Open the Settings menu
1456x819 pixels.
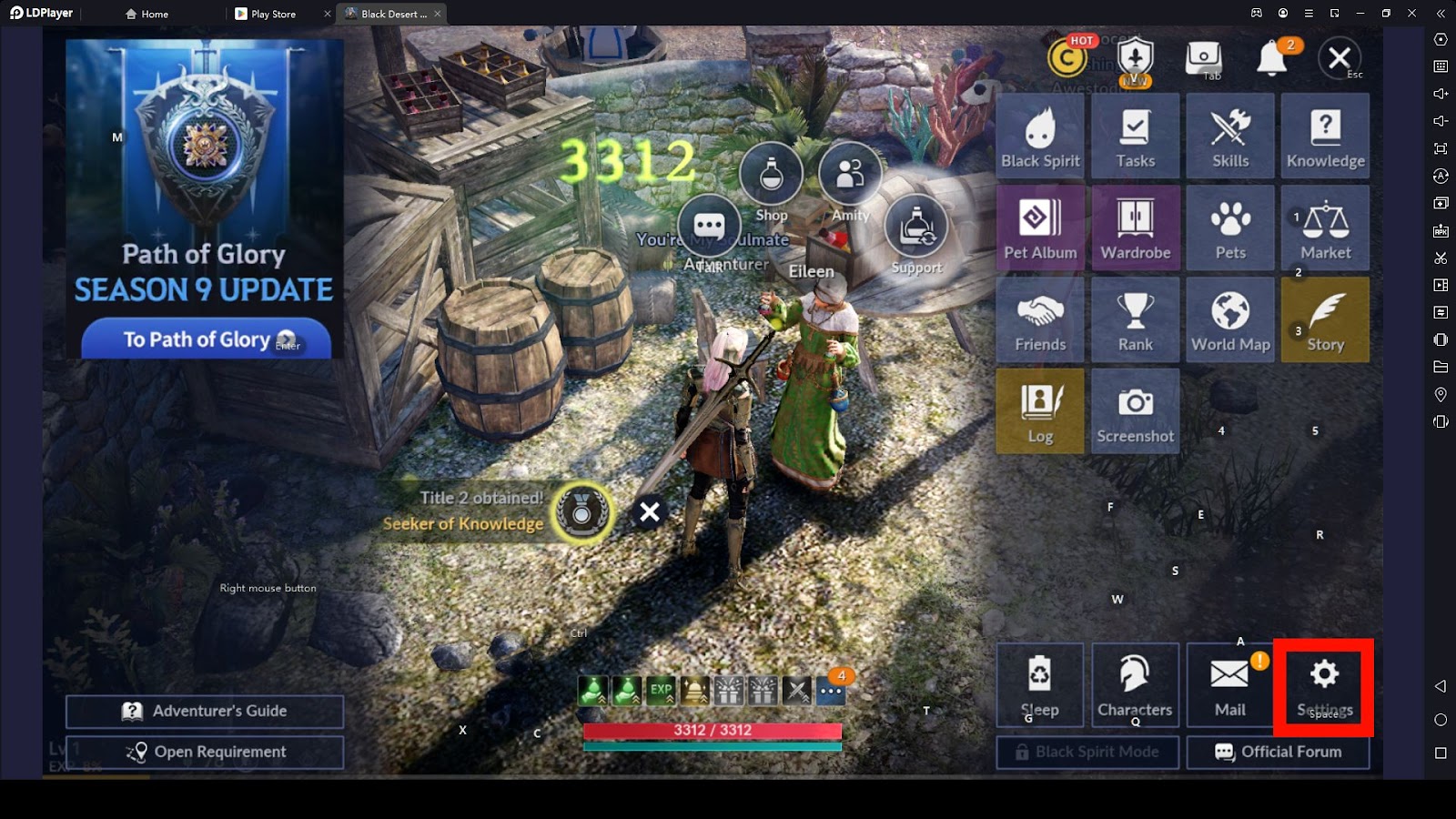(1324, 687)
